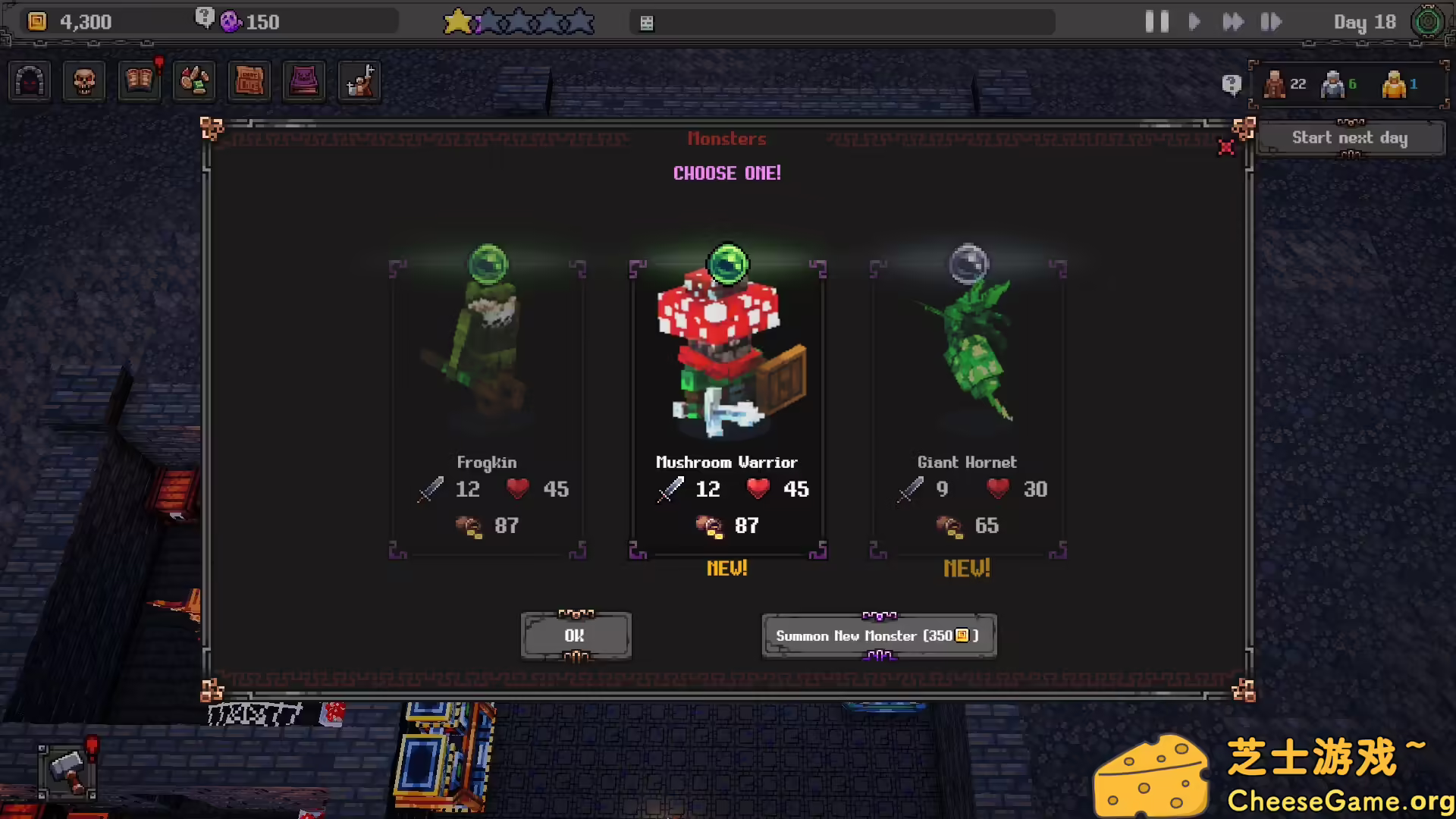Open the dark archway dungeon icon

[x=30, y=81]
